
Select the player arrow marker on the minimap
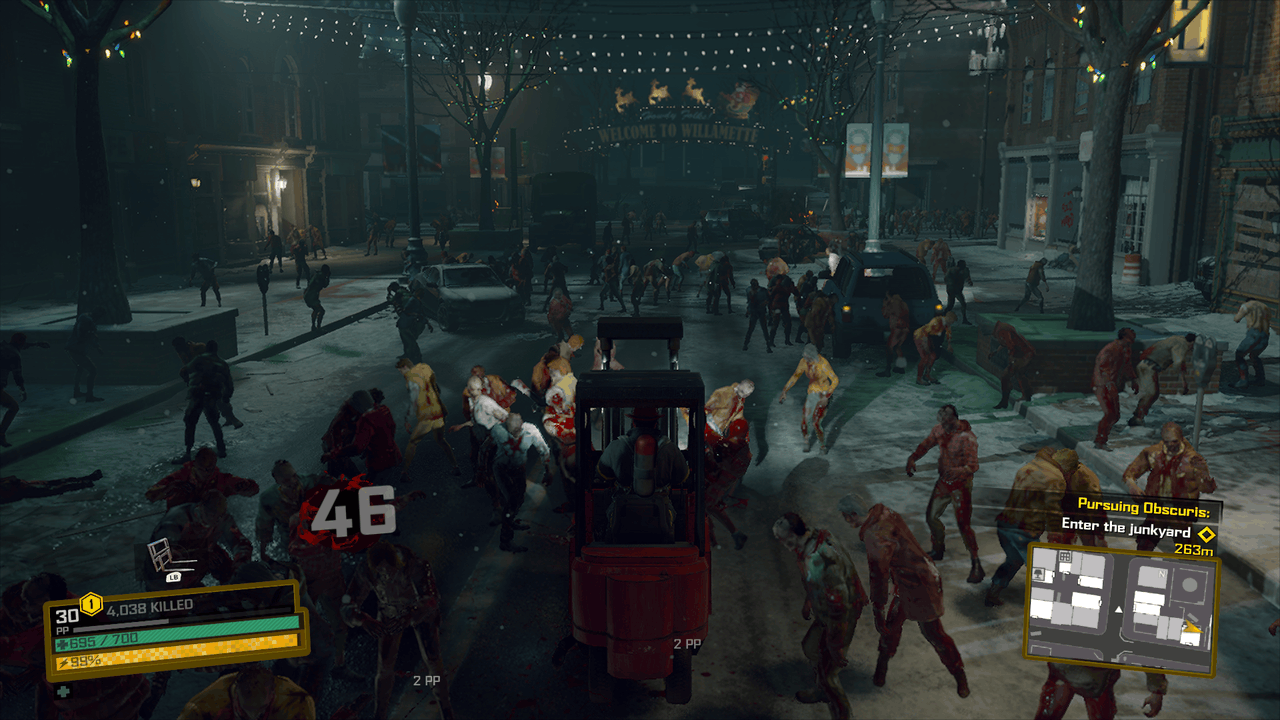point(1192,627)
